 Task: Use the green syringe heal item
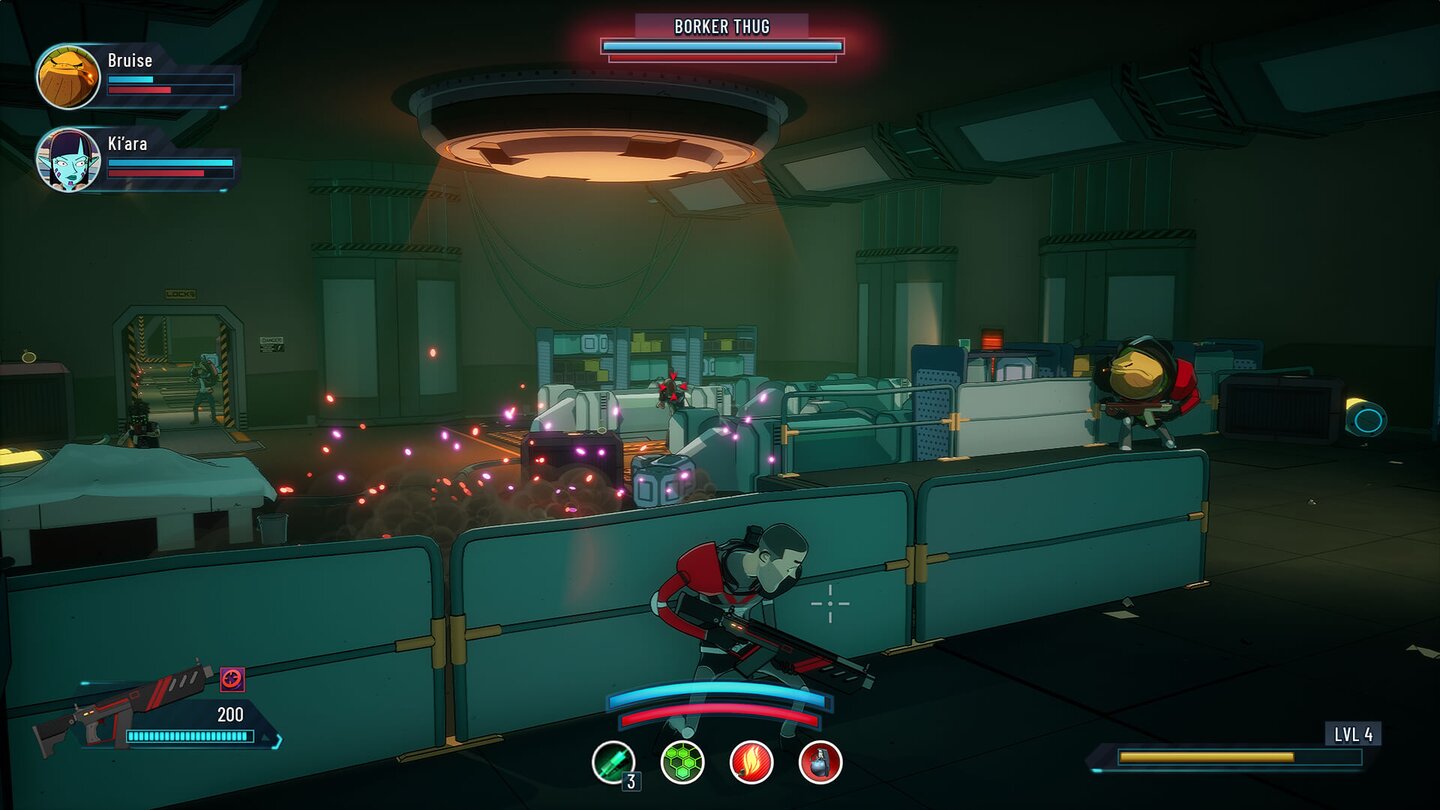point(612,762)
